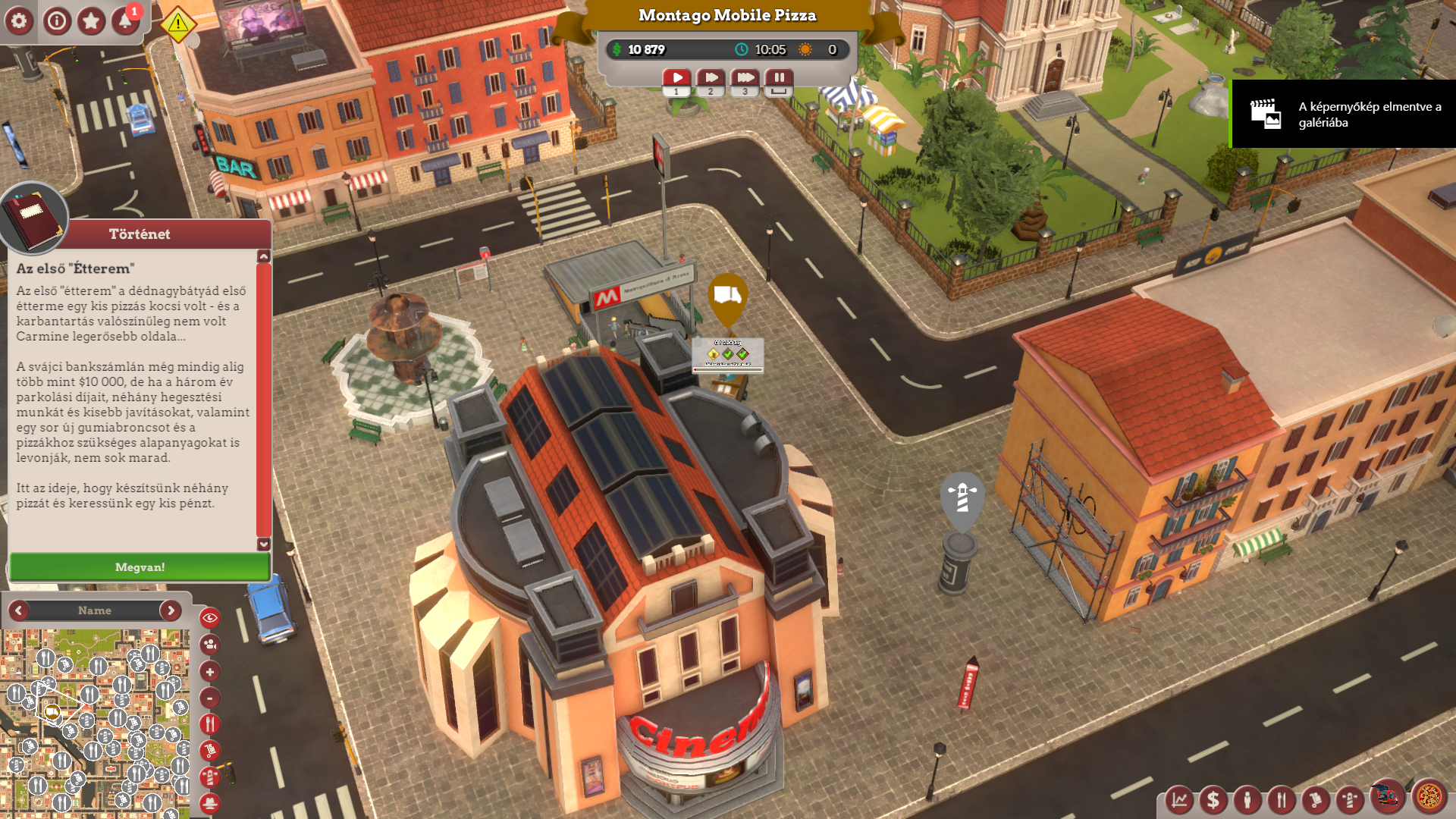Switch to triple fast-forward speed
This screenshot has width=1456, height=819.
click(745, 77)
